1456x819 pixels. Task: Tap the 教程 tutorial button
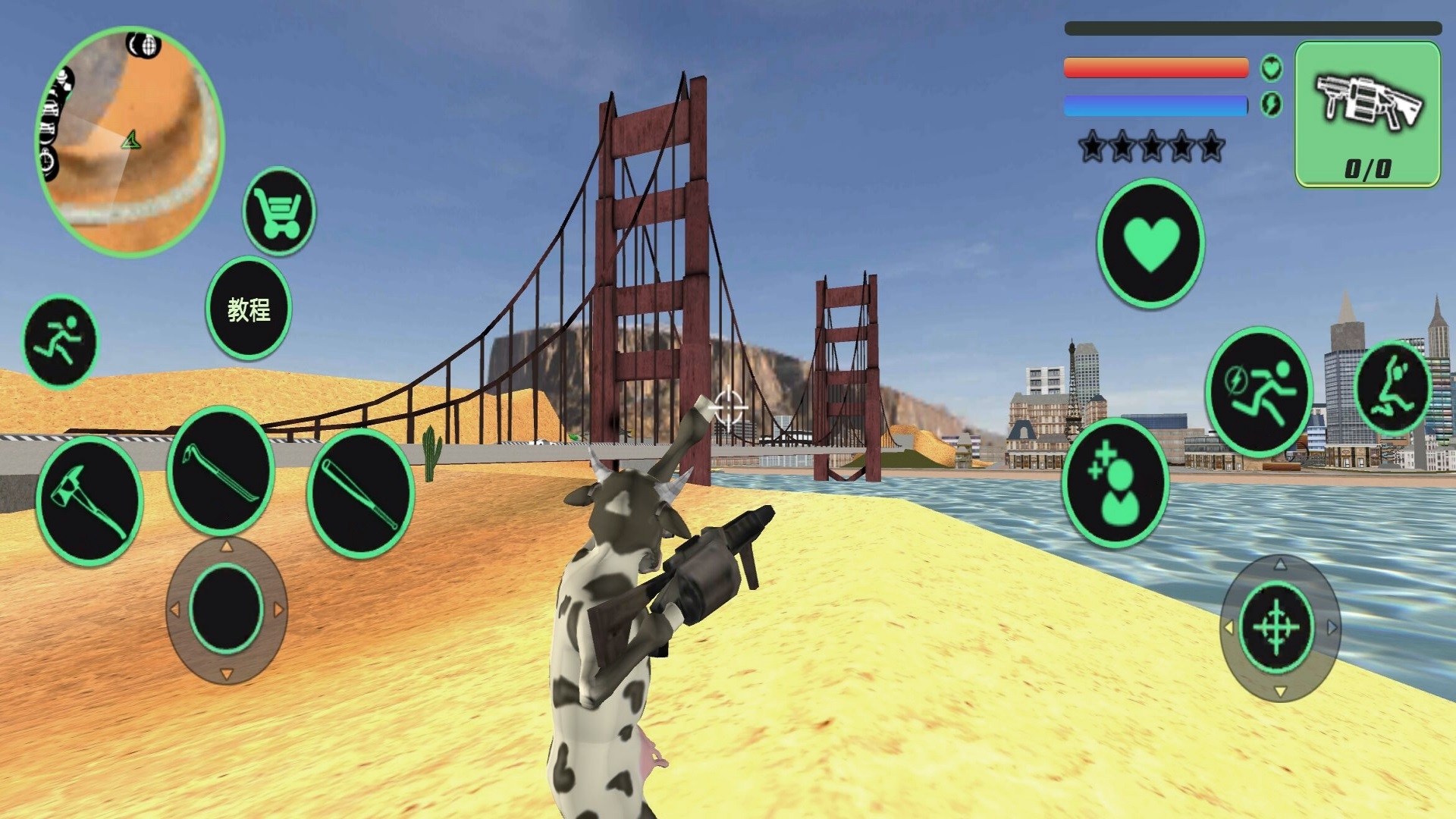tap(249, 309)
